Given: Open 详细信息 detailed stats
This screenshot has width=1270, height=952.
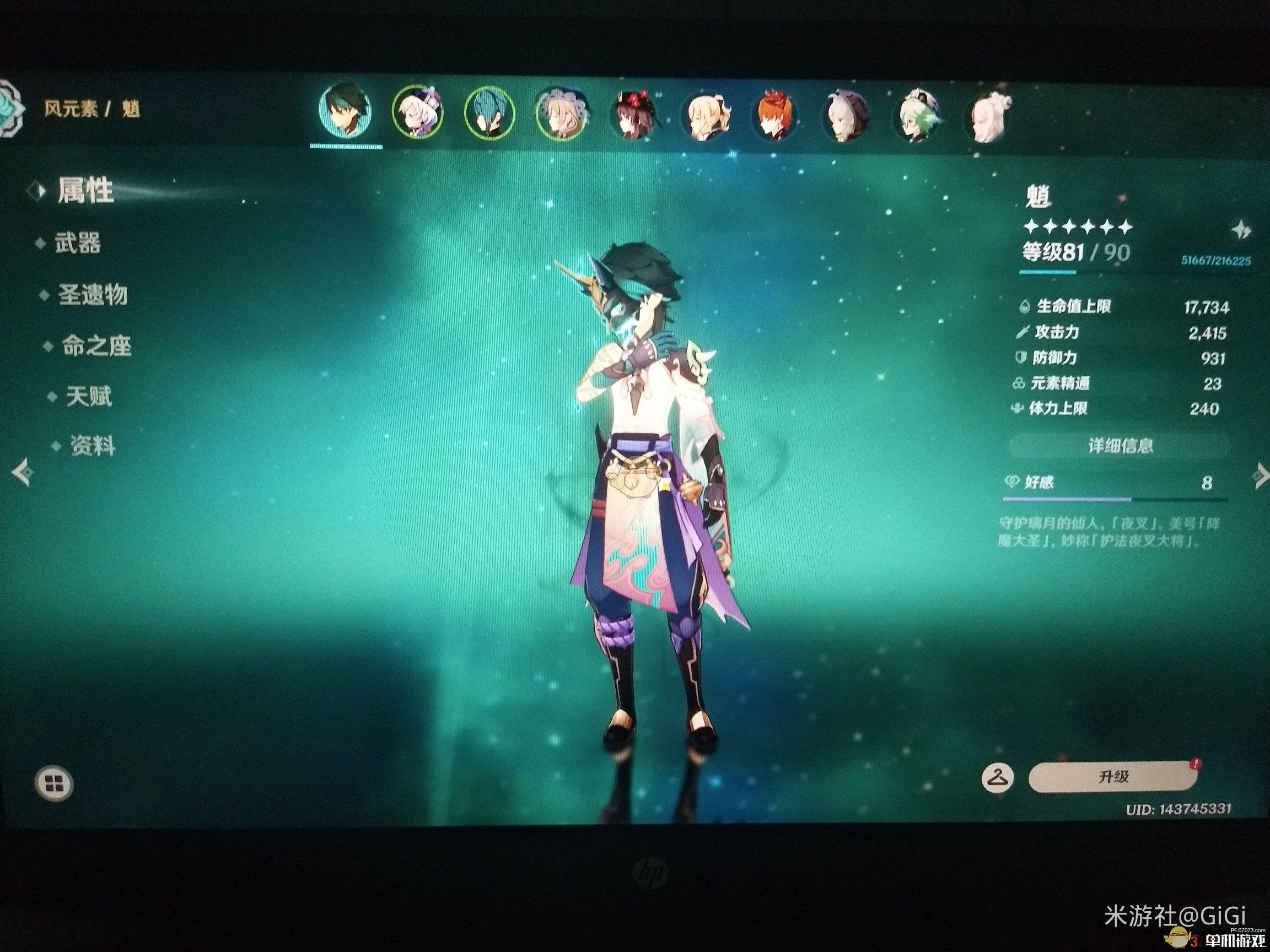Looking at the screenshot, I should click(1120, 445).
